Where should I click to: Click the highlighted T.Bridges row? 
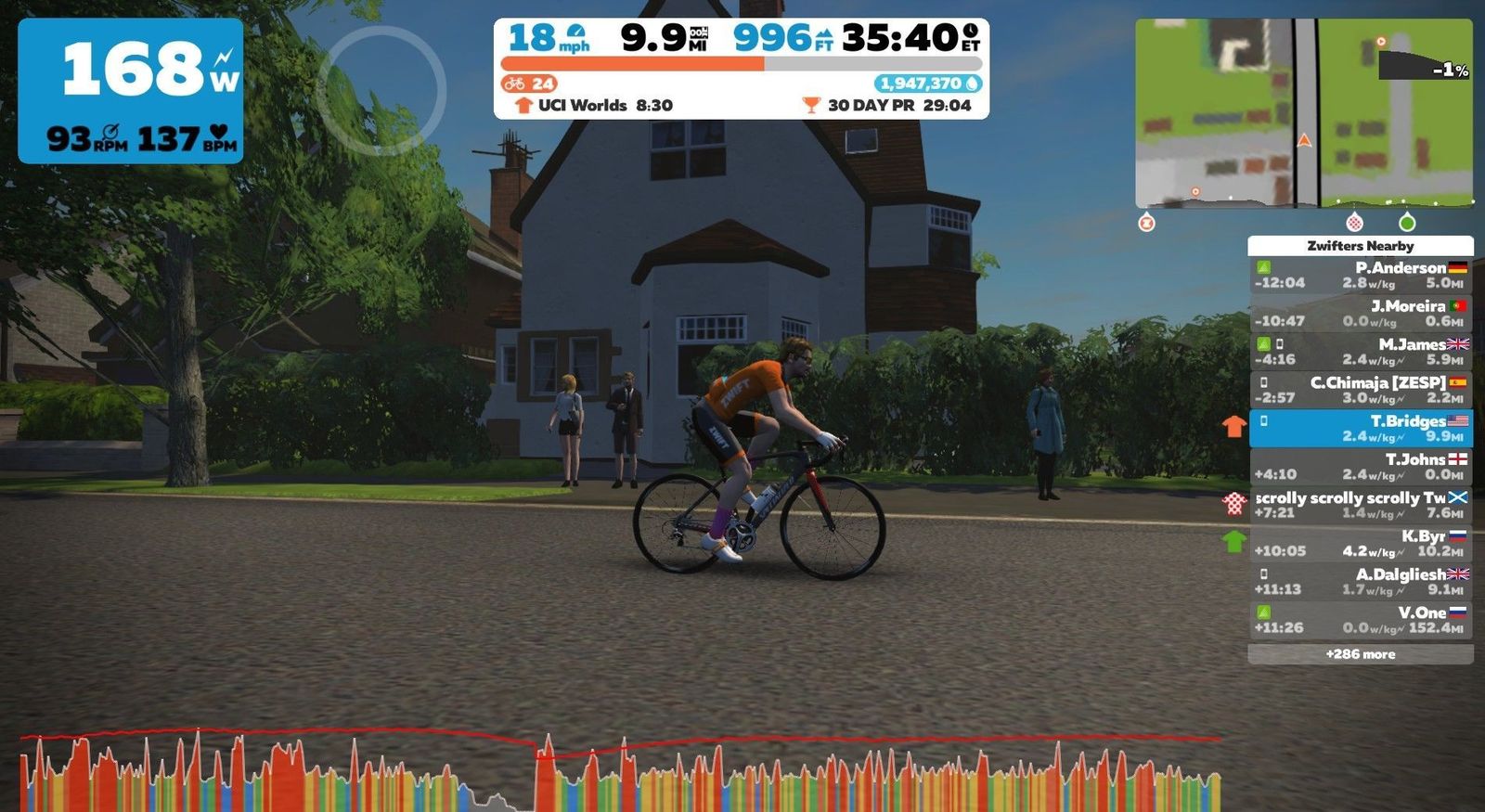point(1361,429)
